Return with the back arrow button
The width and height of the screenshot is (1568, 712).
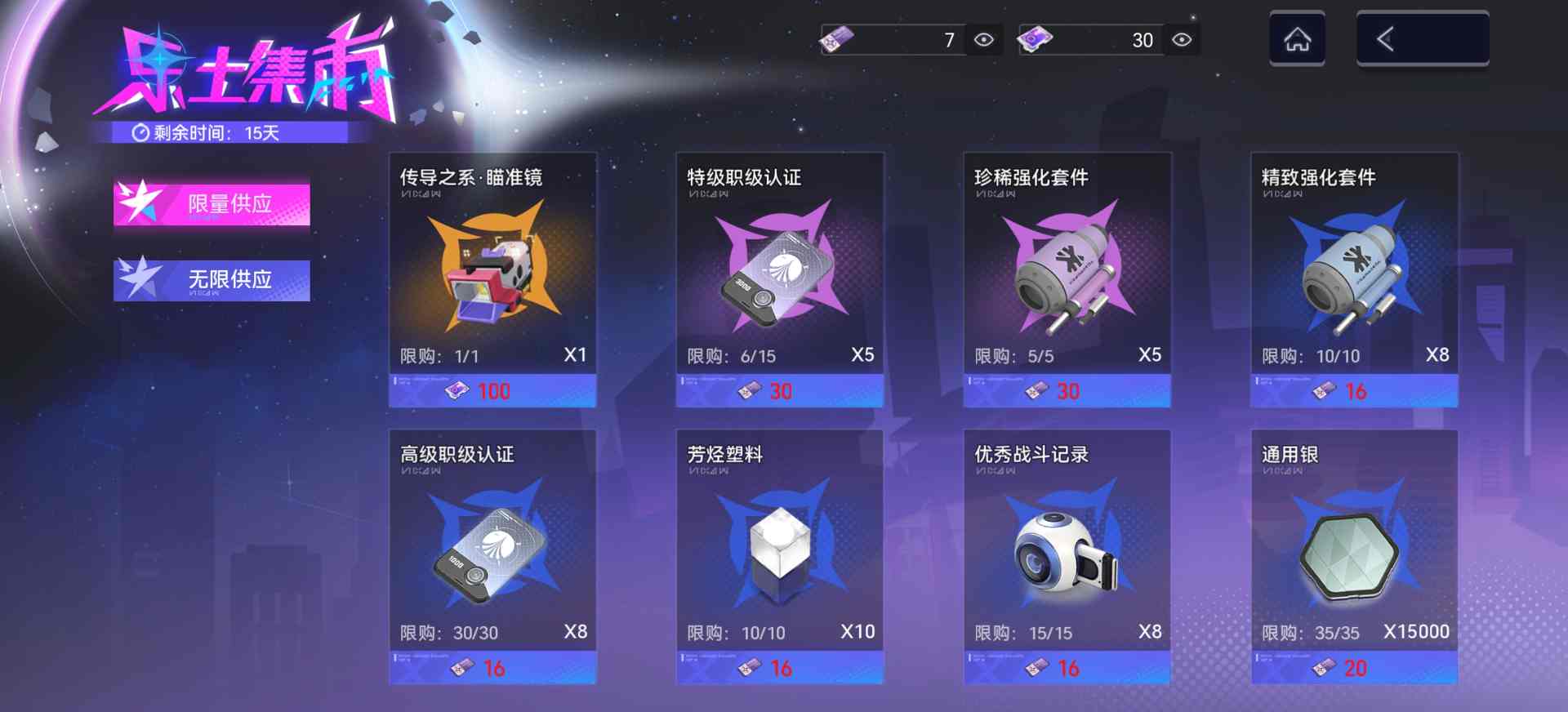click(x=1423, y=39)
